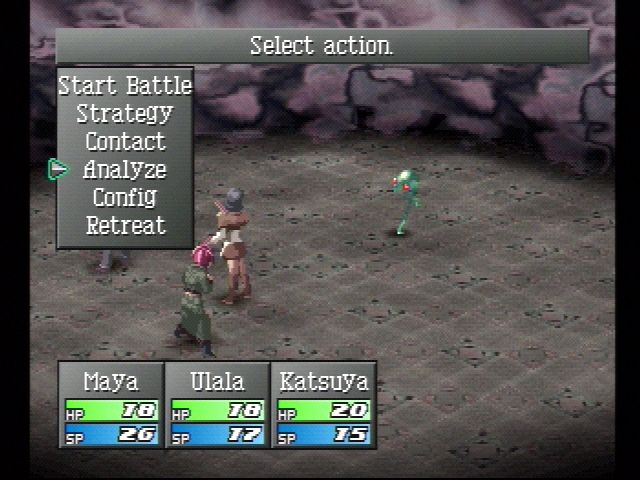Viewport: 640px width, 480px height.
Task: Choose Retreat to flee the battle
Action: pyautogui.click(x=125, y=225)
